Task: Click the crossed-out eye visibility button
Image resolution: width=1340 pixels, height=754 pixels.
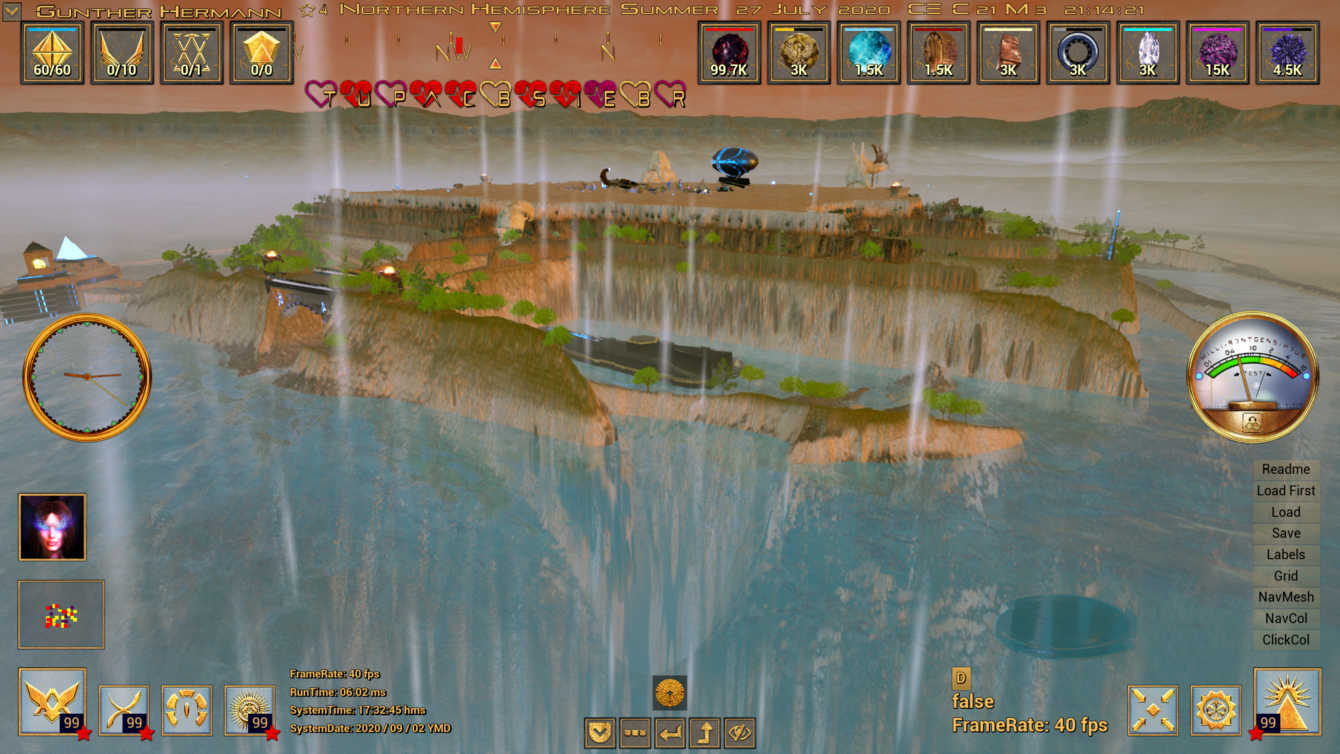Action: point(739,733)
